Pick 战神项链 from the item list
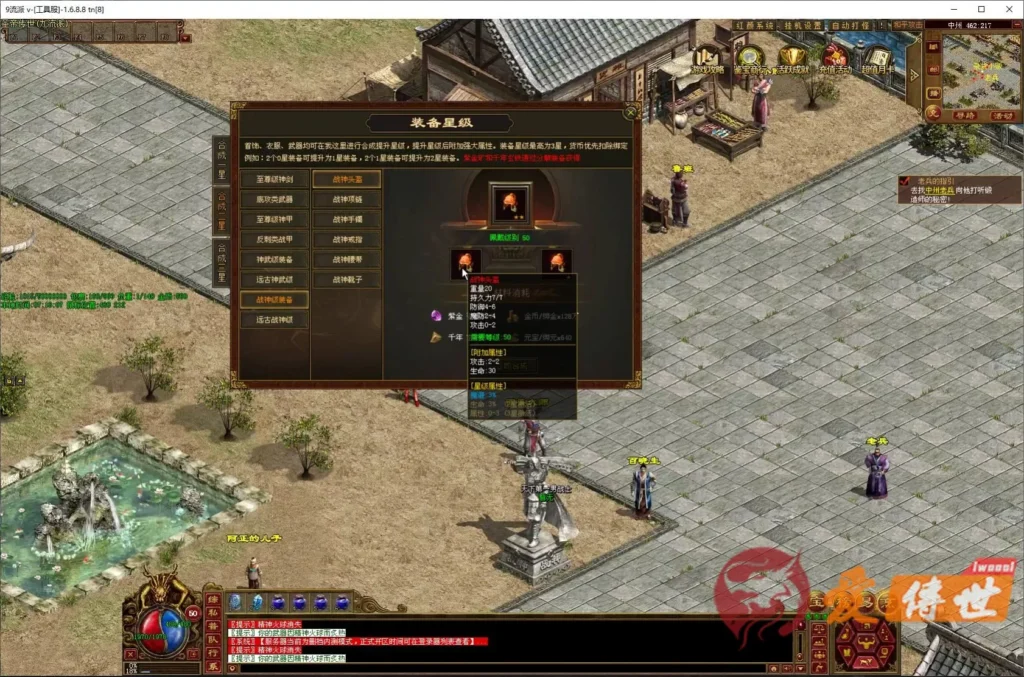The height and width of the screenshot is (677, 1024). (x=347, y=200)
